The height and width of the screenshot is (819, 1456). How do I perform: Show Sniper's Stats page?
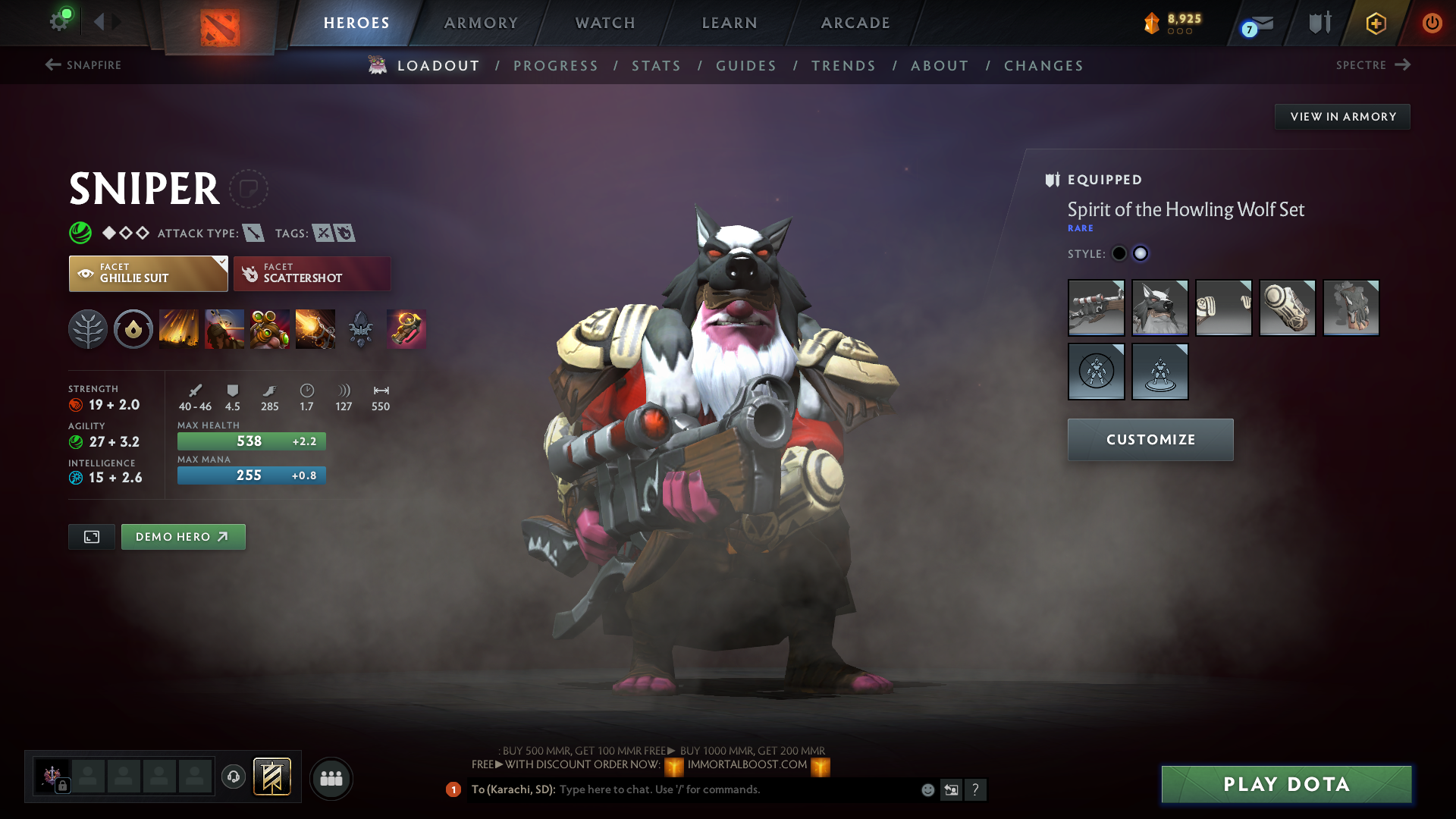point(656,66)
